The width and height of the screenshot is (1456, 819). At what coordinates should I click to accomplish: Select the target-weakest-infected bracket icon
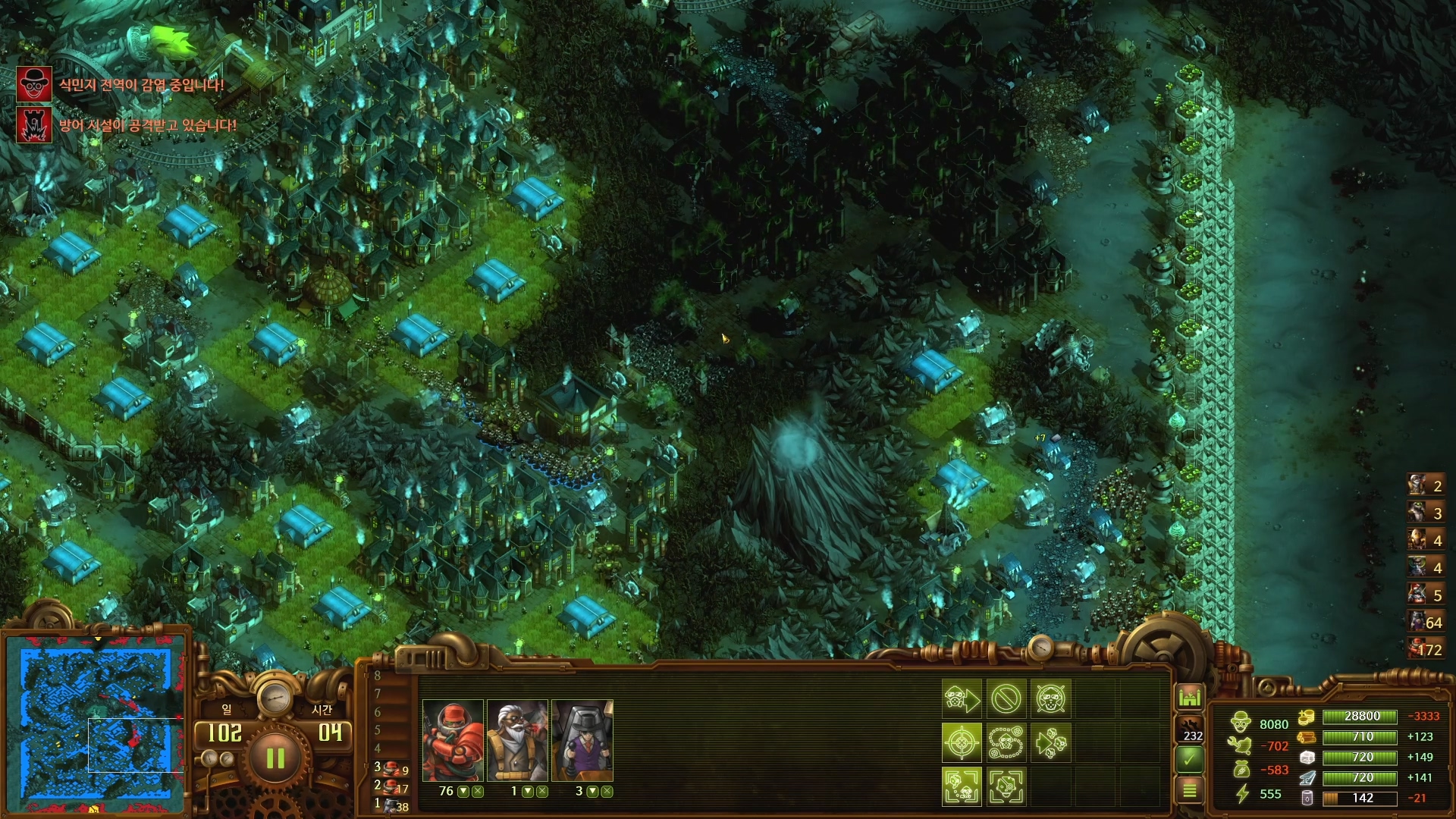[962, 786]
